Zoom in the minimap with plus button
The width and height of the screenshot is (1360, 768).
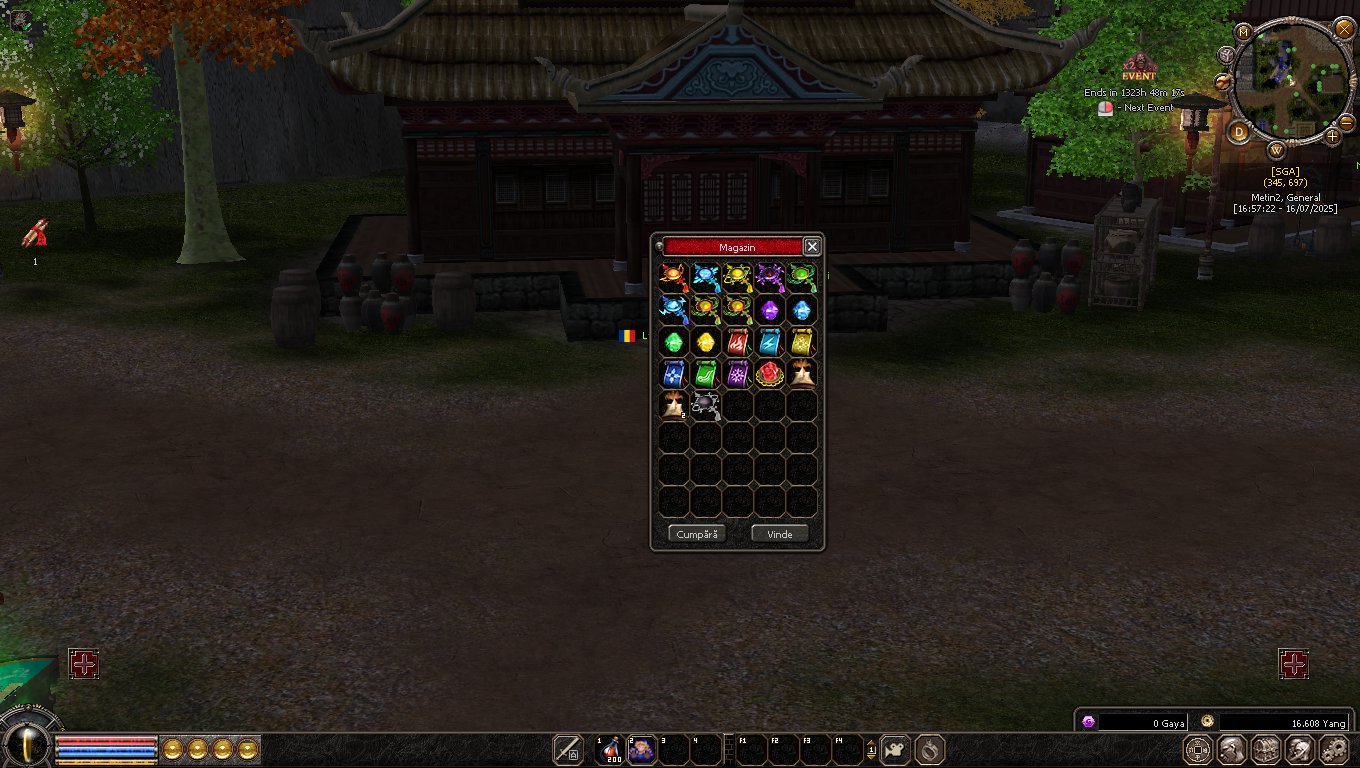(x=1332, y=136)
